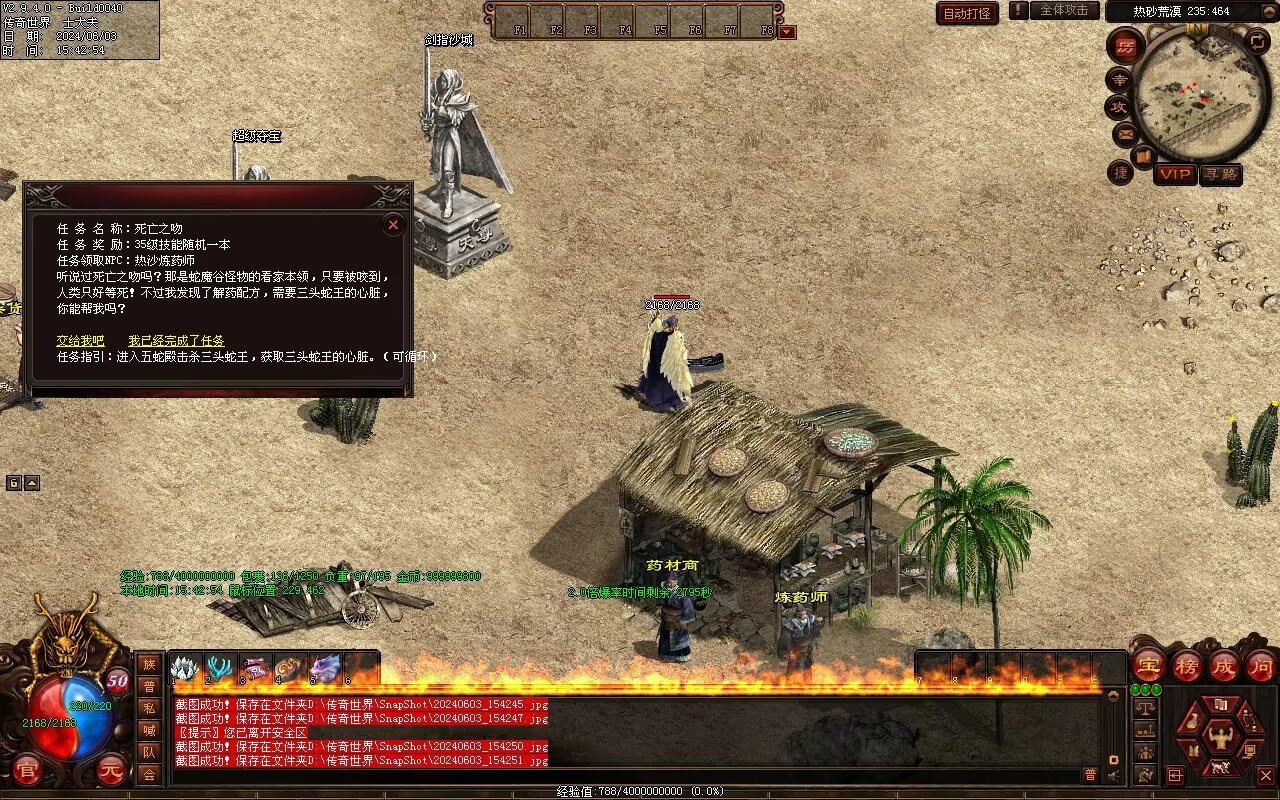Open the 榜 rankings button
The width and height of the screenshot is (1280, 800).
point(1187,665)
